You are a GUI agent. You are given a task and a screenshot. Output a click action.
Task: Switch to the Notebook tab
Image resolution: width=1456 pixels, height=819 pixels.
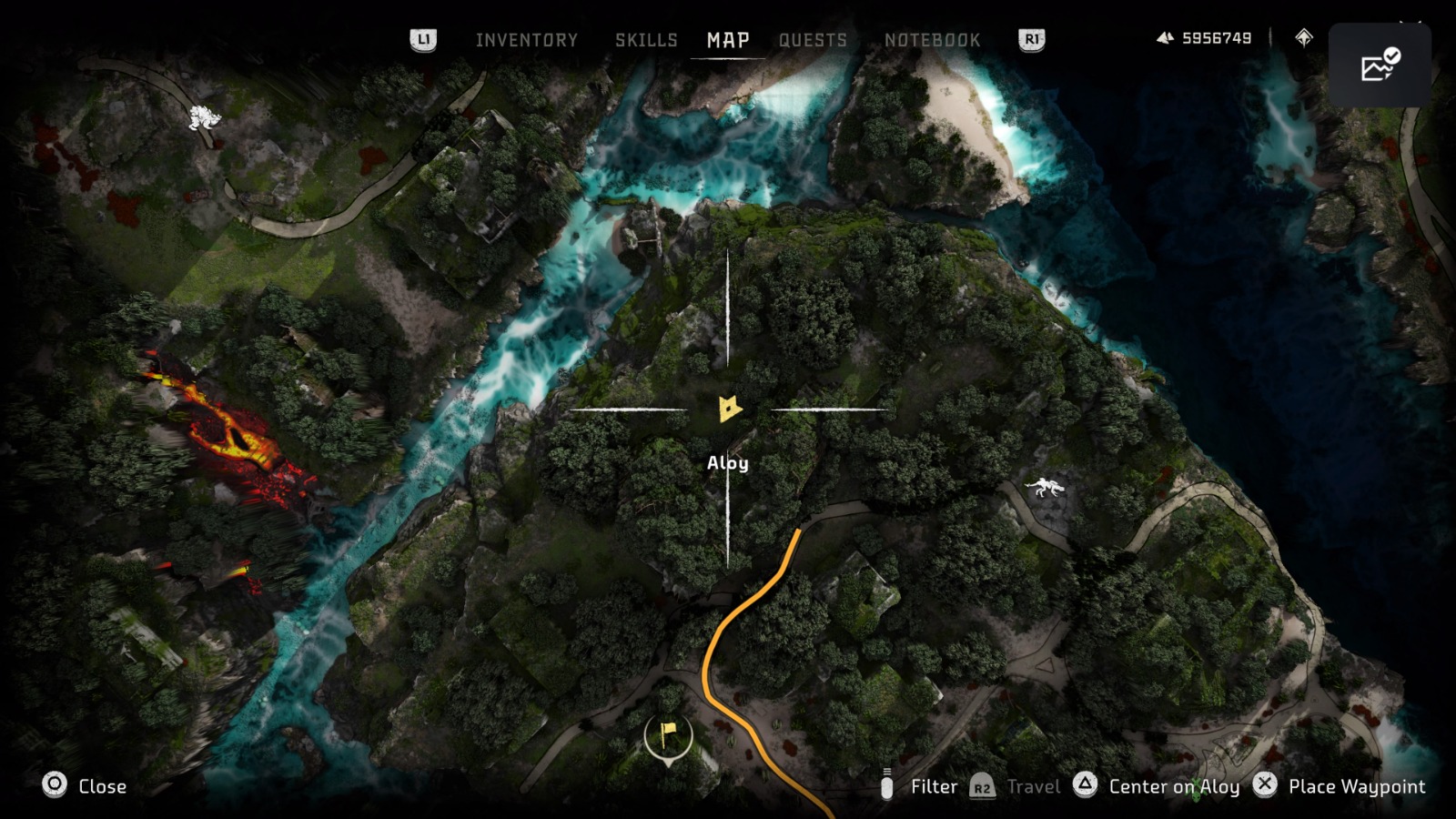(932, 39)
